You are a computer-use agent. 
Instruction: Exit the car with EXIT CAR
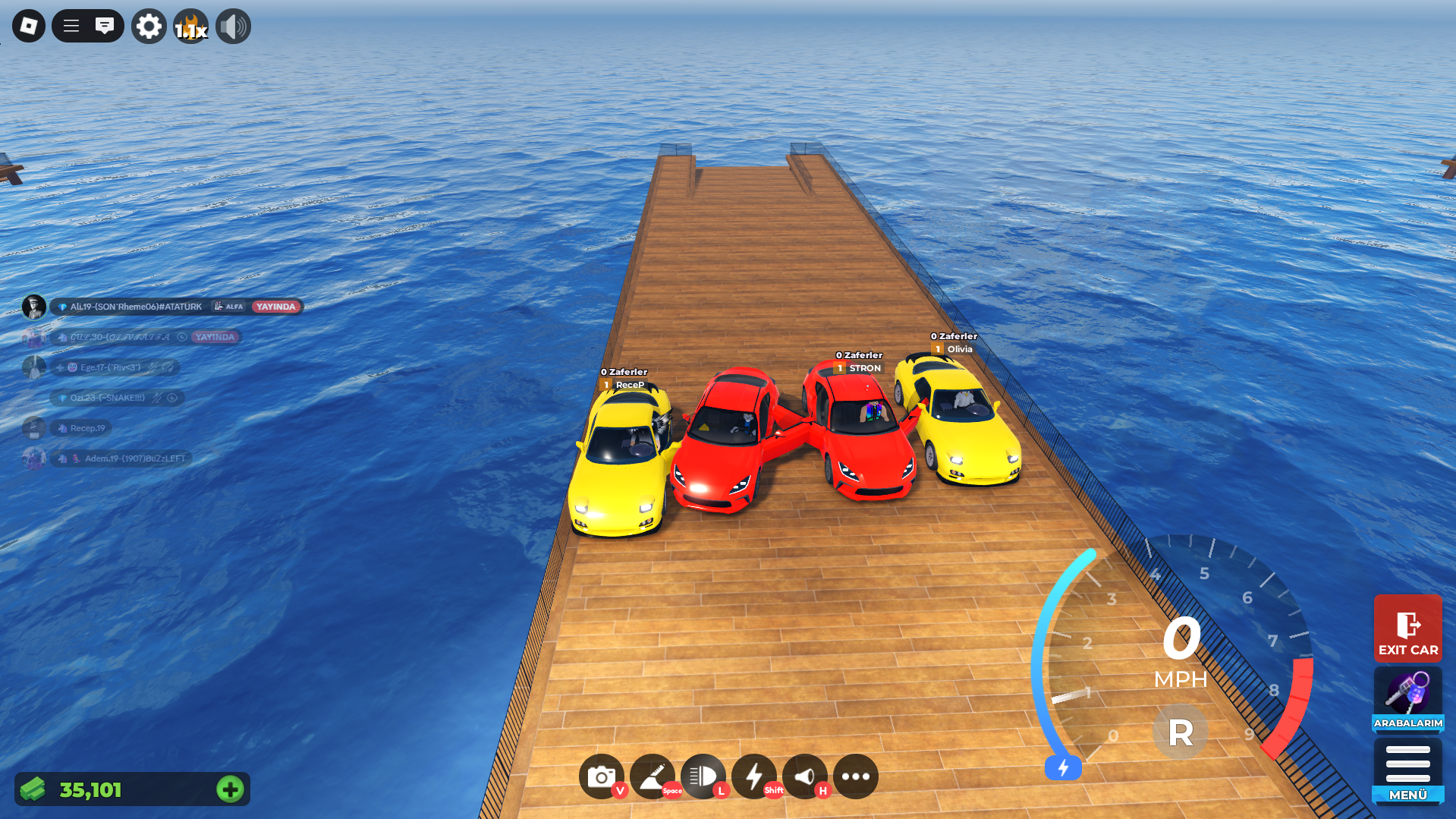point(1407,628)
